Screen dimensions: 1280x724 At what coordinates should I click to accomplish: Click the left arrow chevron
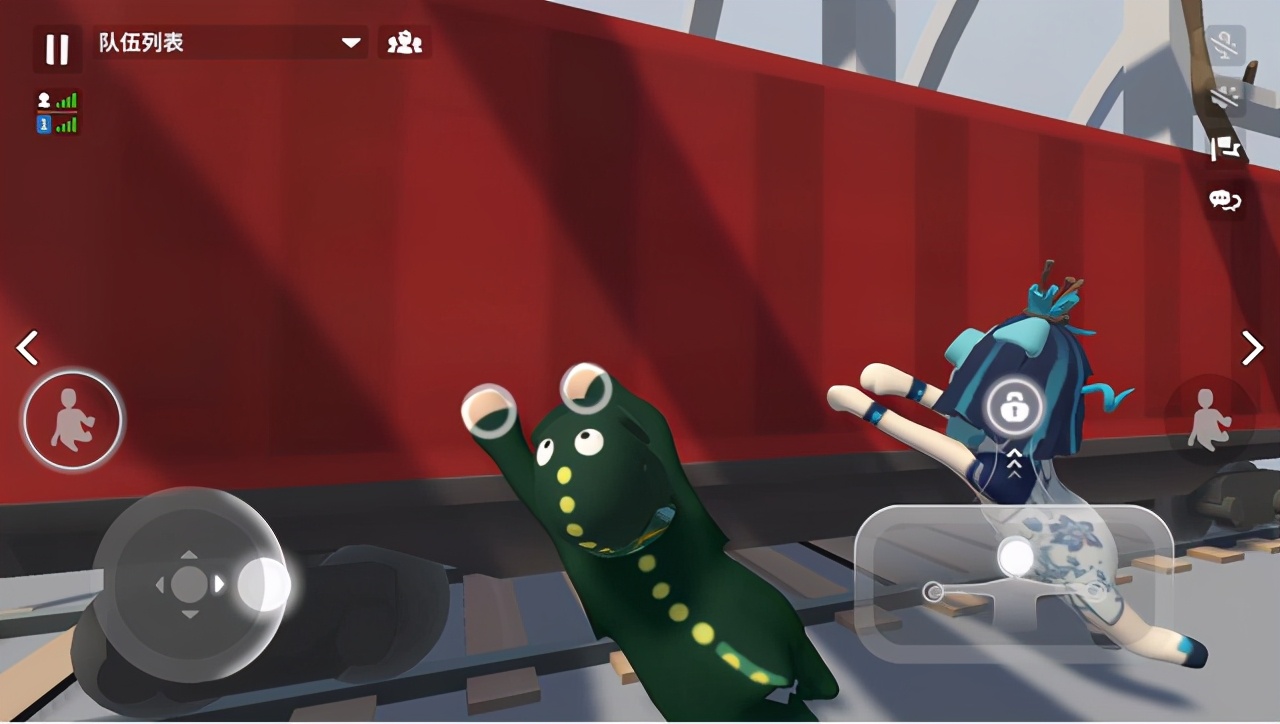28,348
